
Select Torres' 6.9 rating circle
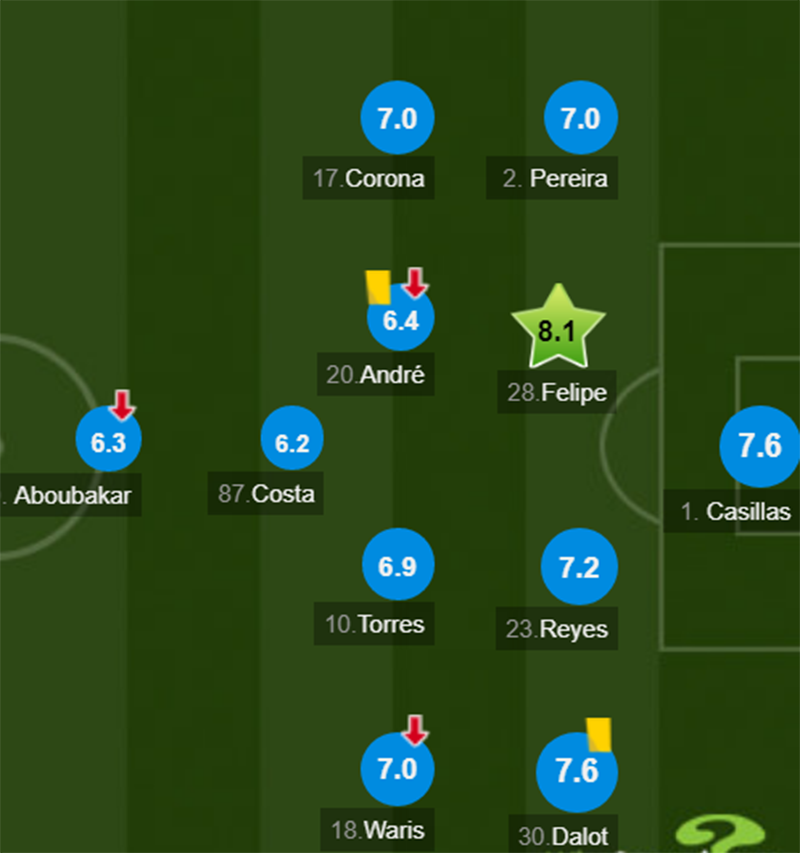click(397, 567)
